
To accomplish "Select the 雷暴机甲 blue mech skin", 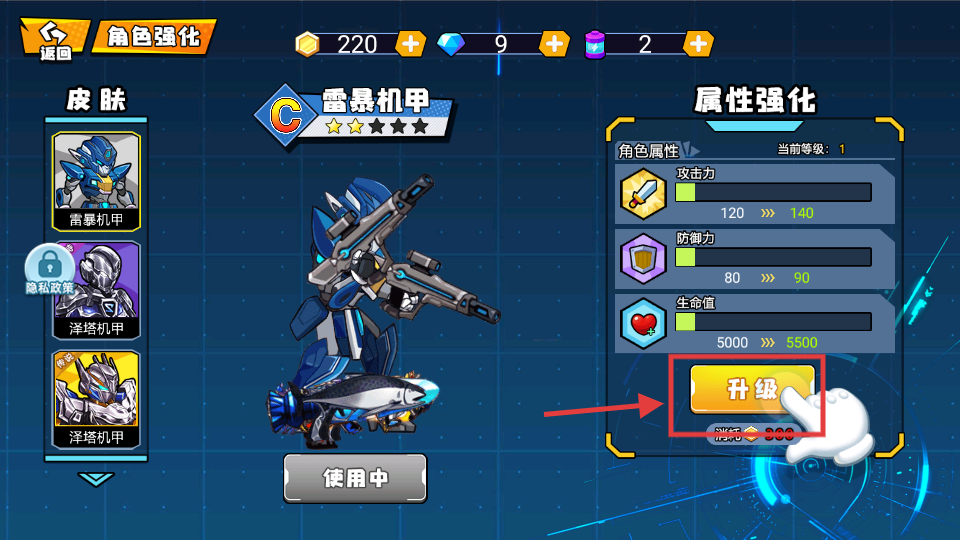I will click(96, 179).
